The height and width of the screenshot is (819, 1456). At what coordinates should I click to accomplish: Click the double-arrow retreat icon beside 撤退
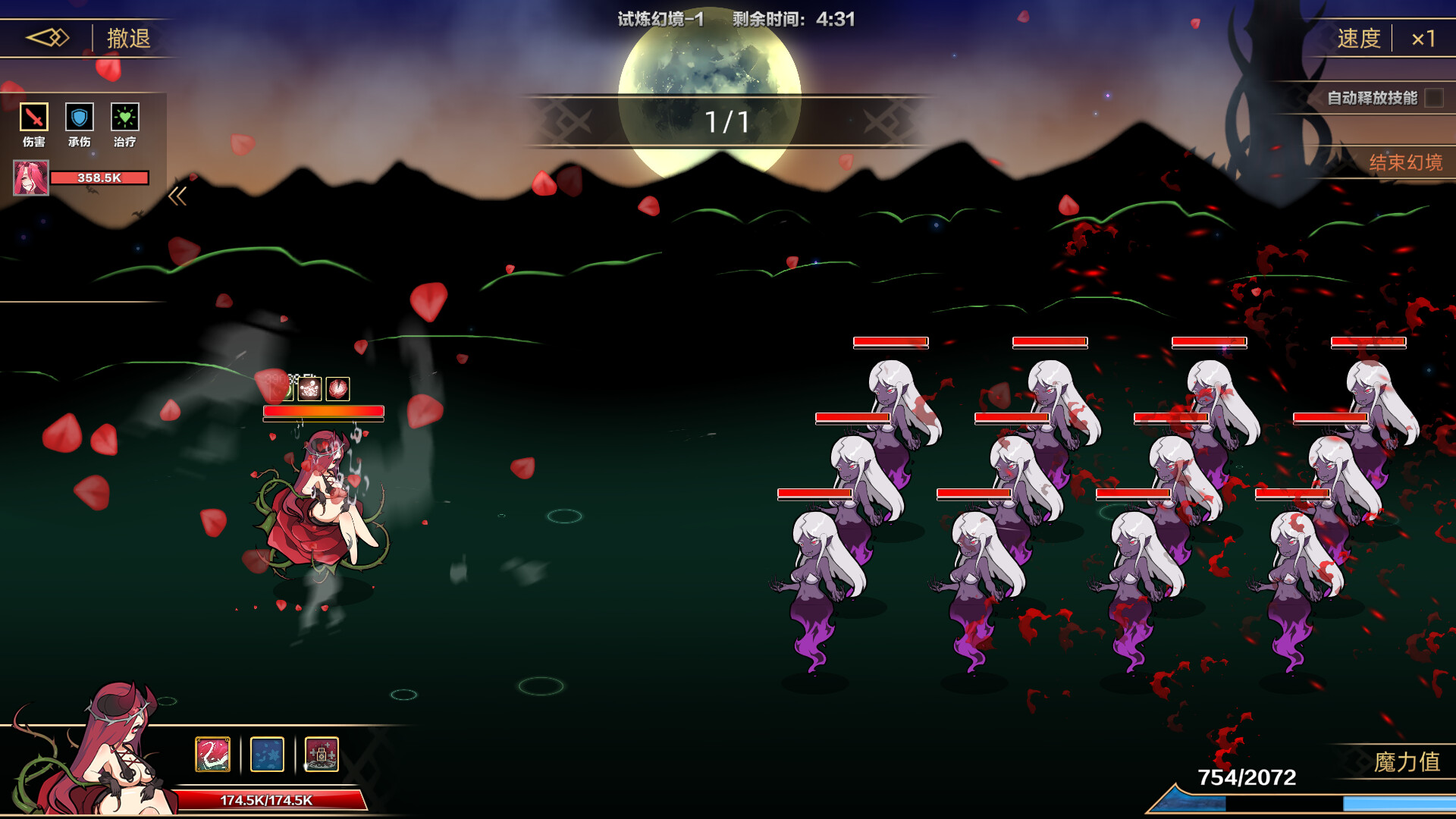point(47,36)
